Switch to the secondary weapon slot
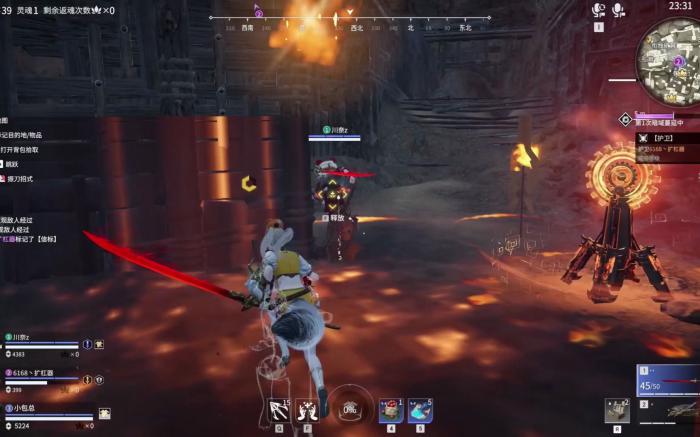Viewport: 700px width, 437px height. pos(667,410)
